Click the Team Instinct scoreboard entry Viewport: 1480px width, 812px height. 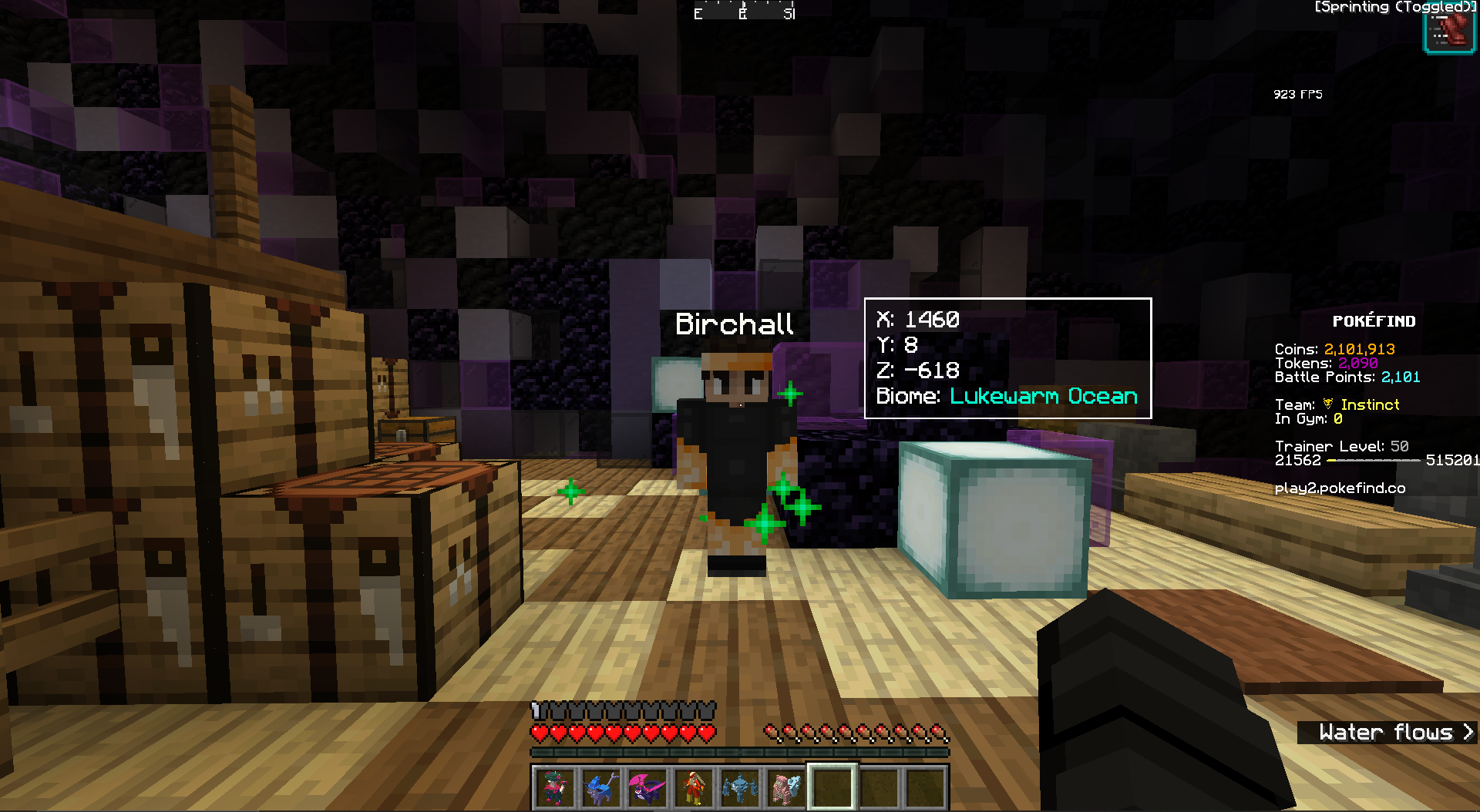pos(1337,404)
